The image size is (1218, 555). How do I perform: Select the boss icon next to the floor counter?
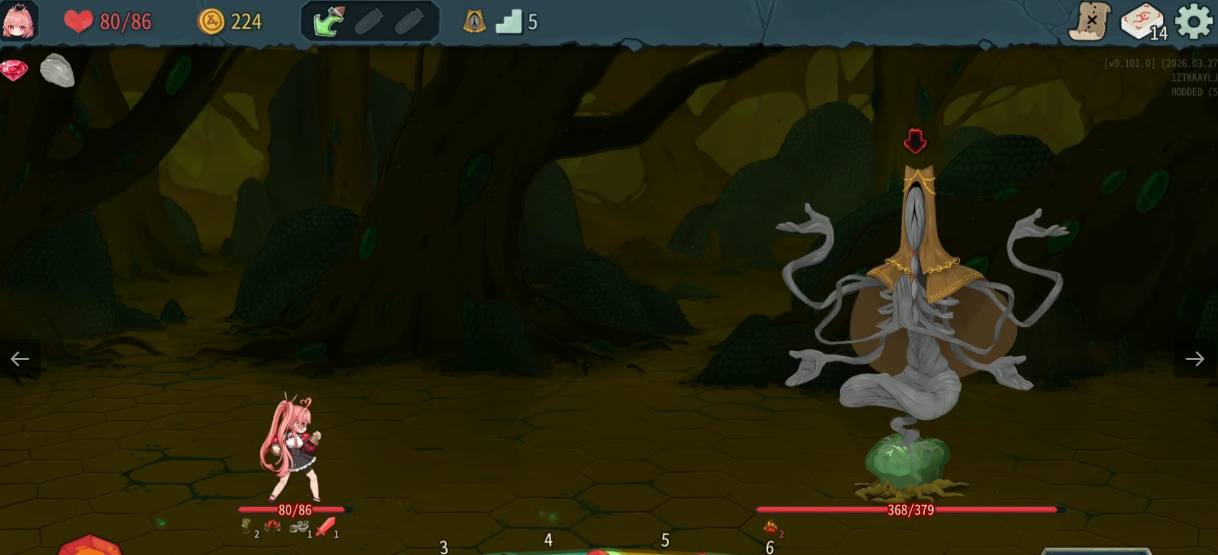pos(474,21)
